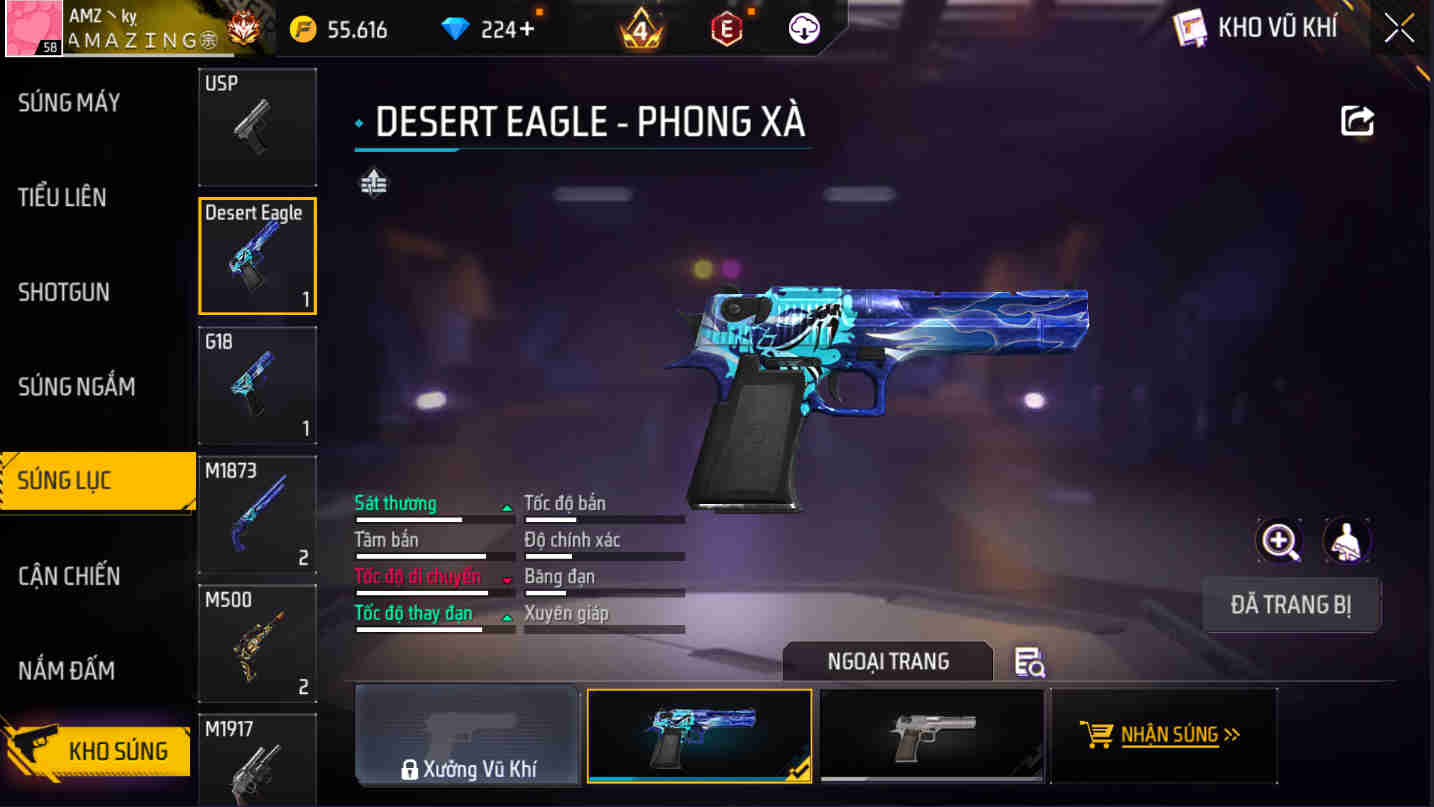Open the Shotgun category in sidebar
1434x807 pixels.
(64, 291)
